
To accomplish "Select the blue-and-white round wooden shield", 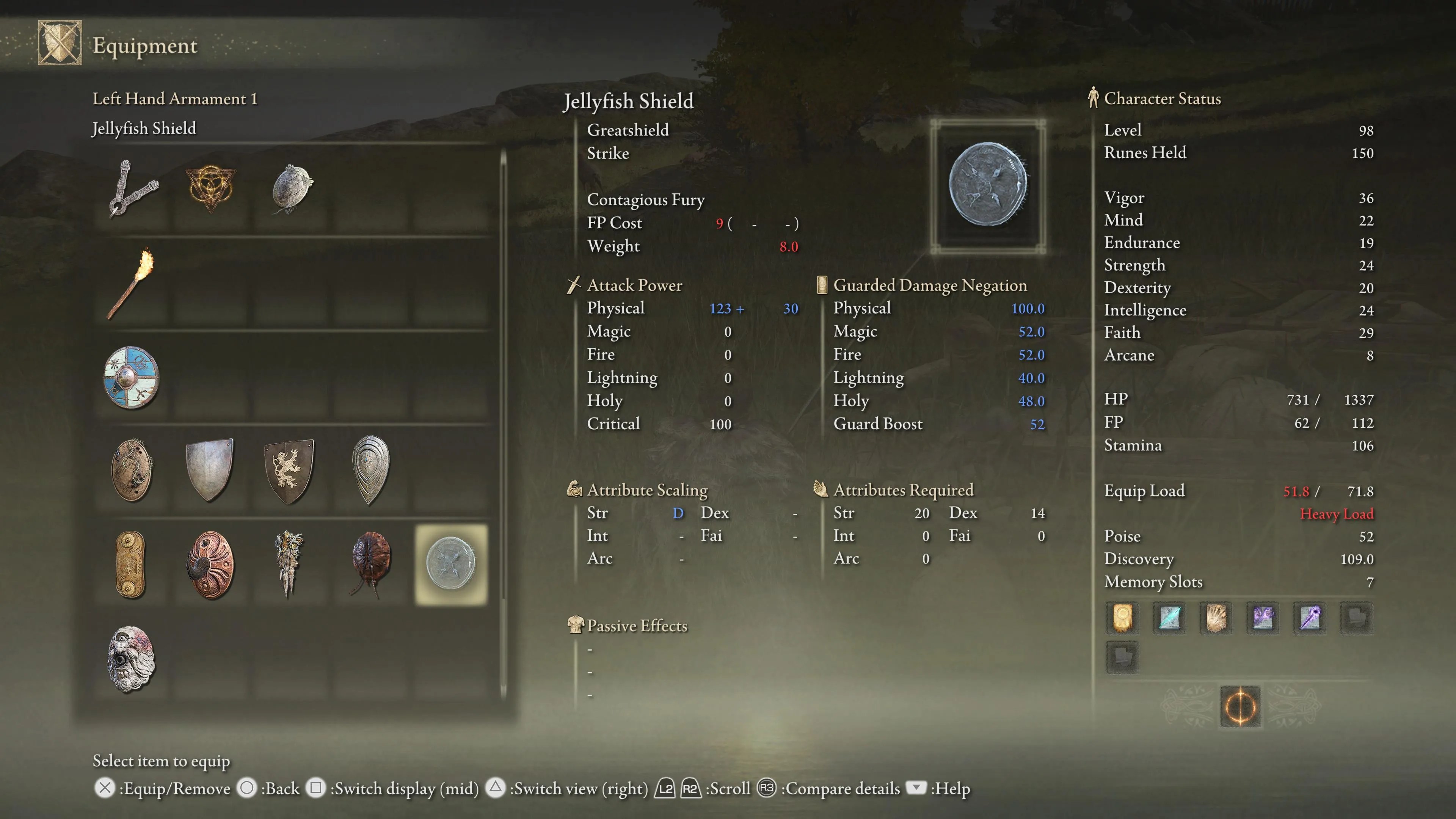I will coord(131,377).
